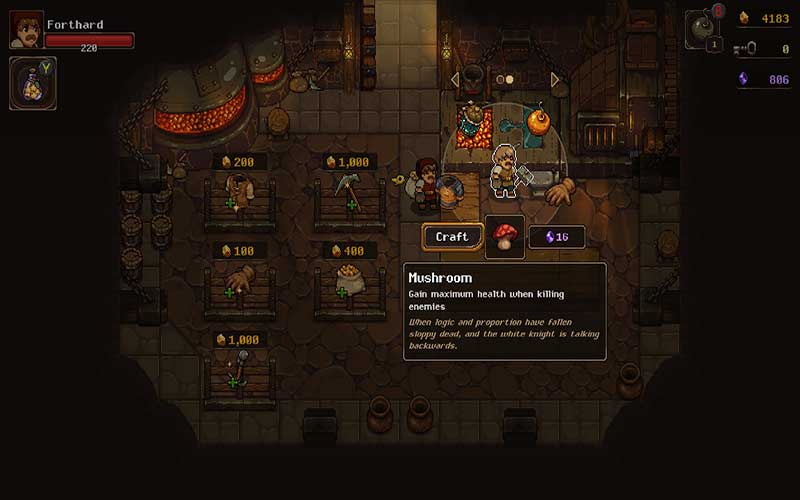Select the potion slot under the portrait
800x500 pixels.
[x=33, y=83]
